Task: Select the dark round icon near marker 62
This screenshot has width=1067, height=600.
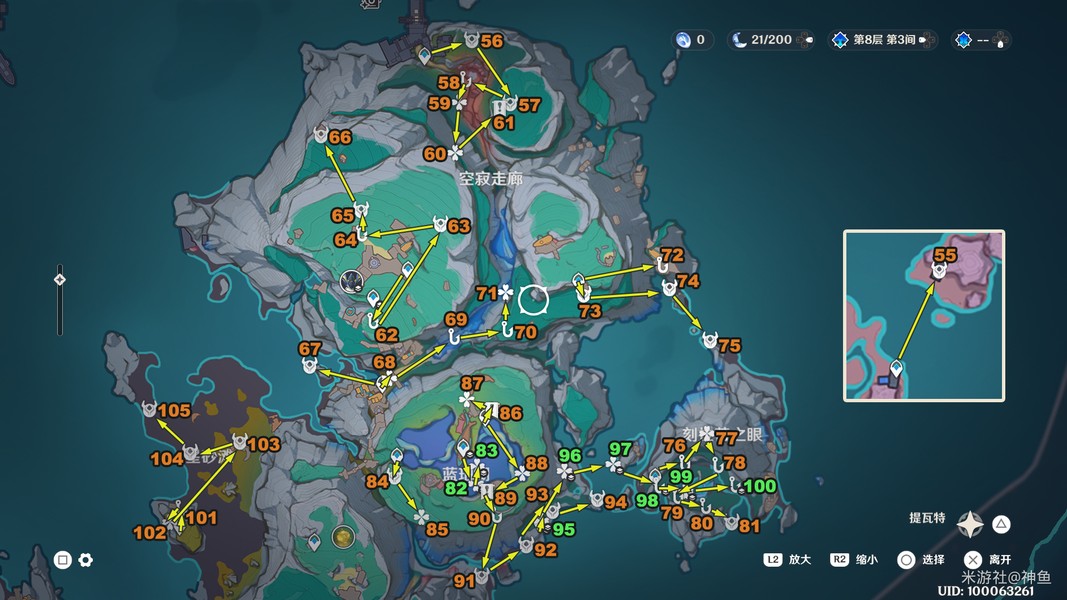Action: coord(351,281)
